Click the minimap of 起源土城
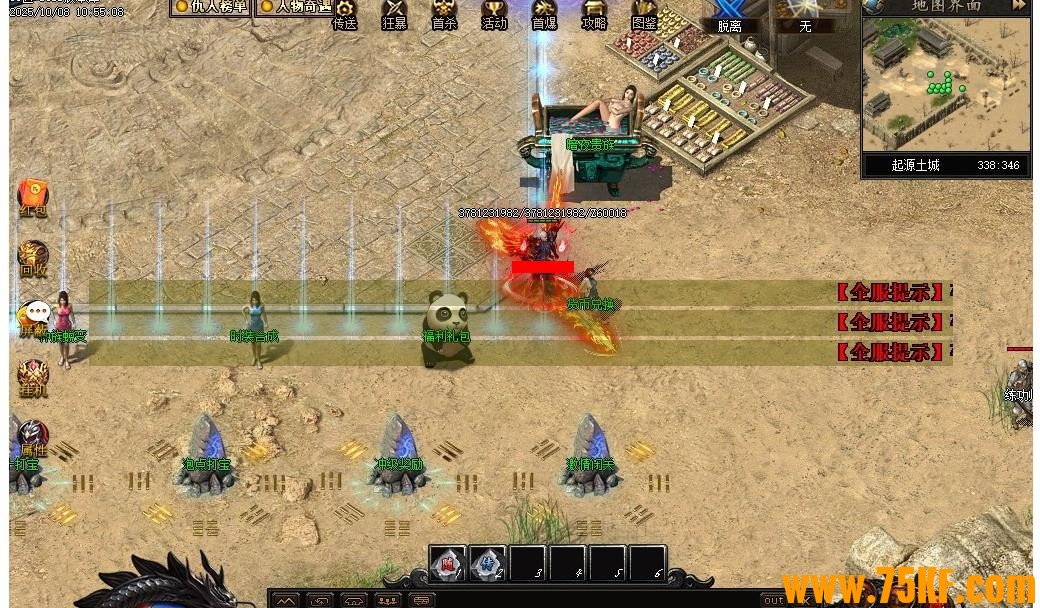 click(x=946, y=84)
